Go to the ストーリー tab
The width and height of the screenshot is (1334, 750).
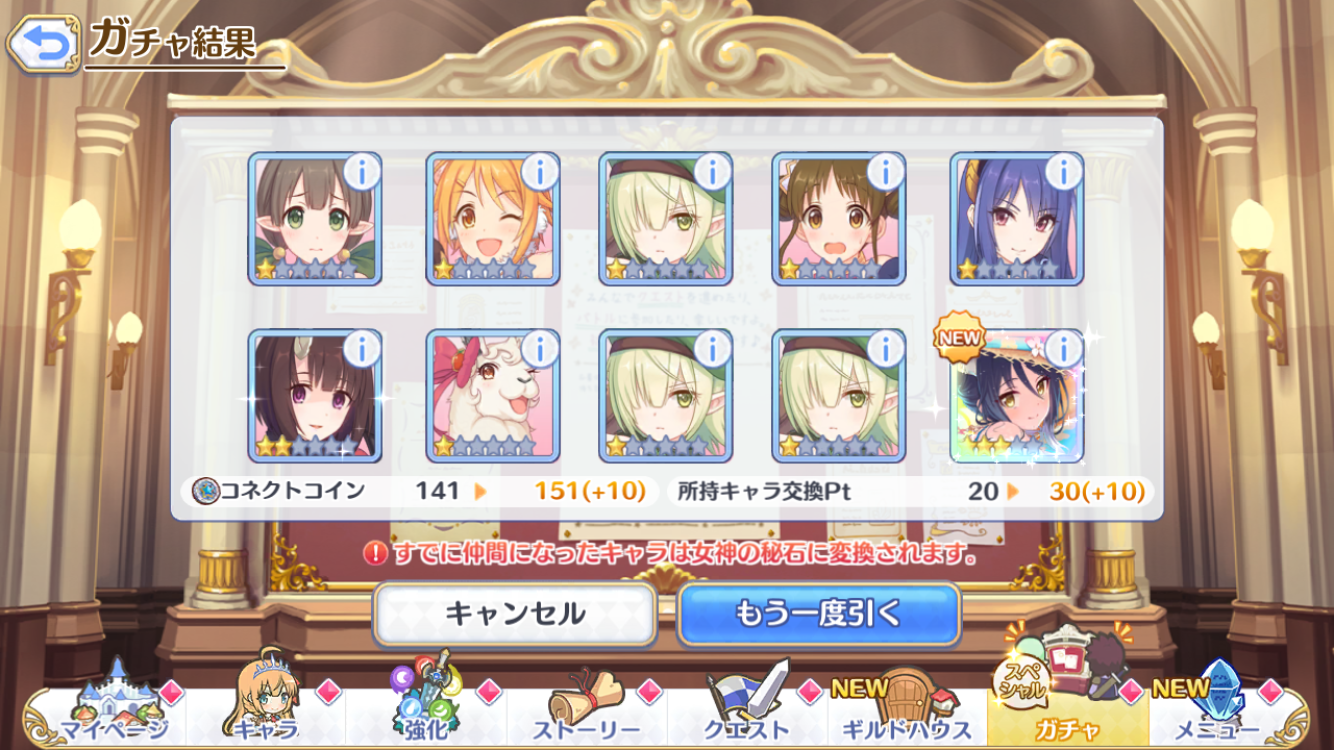click(x=588, y=712)
